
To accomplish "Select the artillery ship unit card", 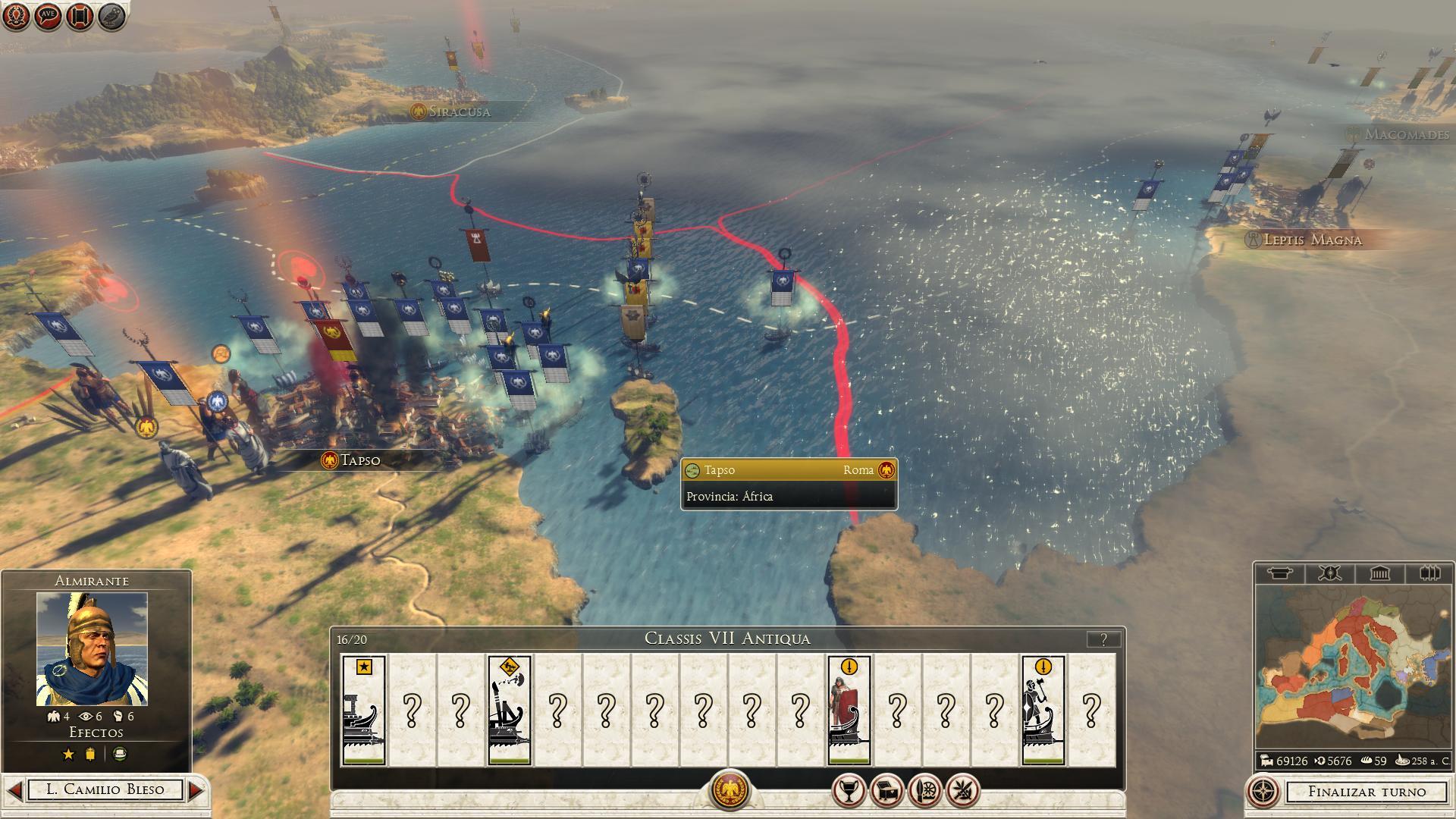I will tap(509, 710).
